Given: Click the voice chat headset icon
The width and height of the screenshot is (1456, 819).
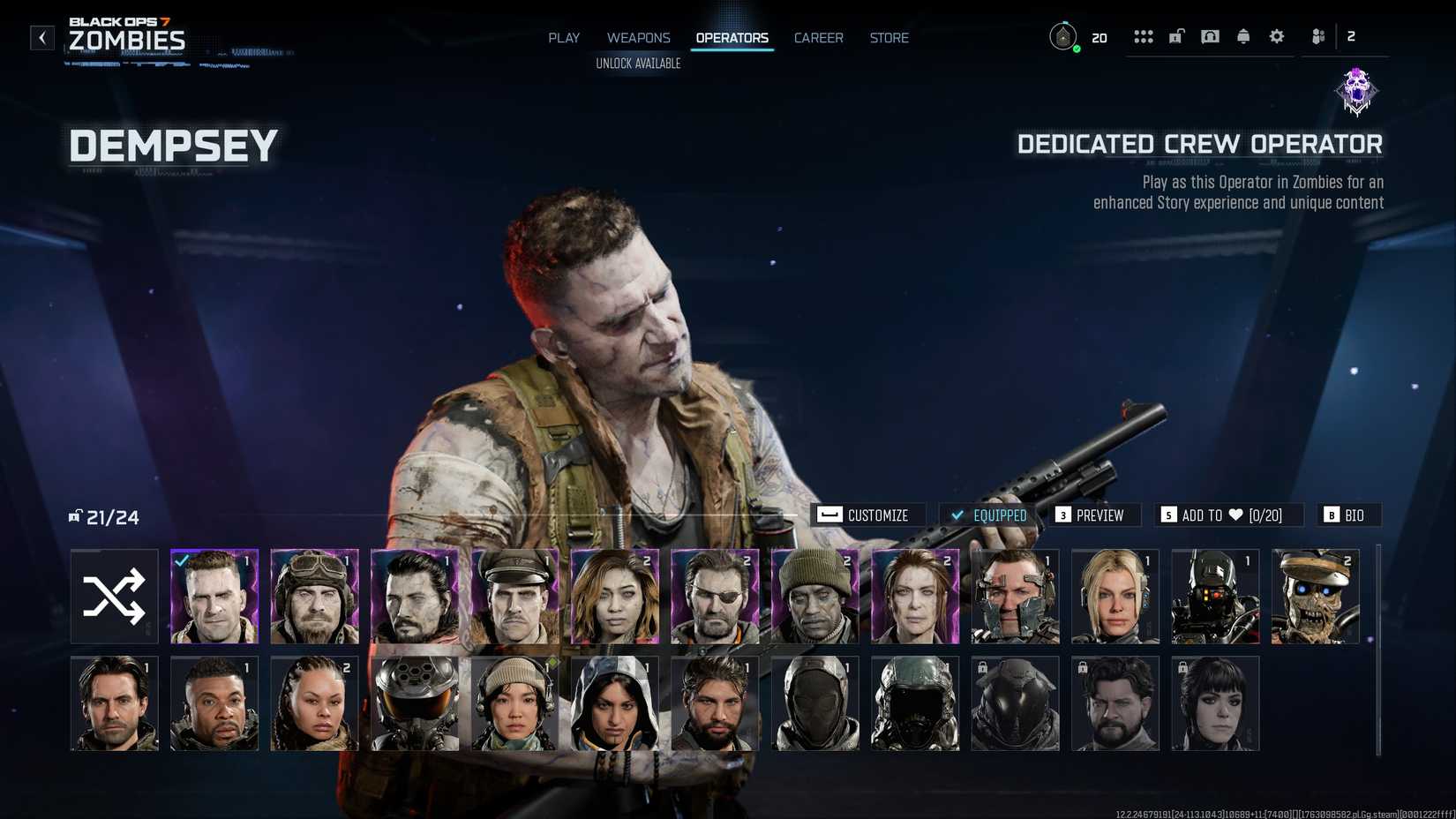Looking at the screenshot, I should (1210, 36).
